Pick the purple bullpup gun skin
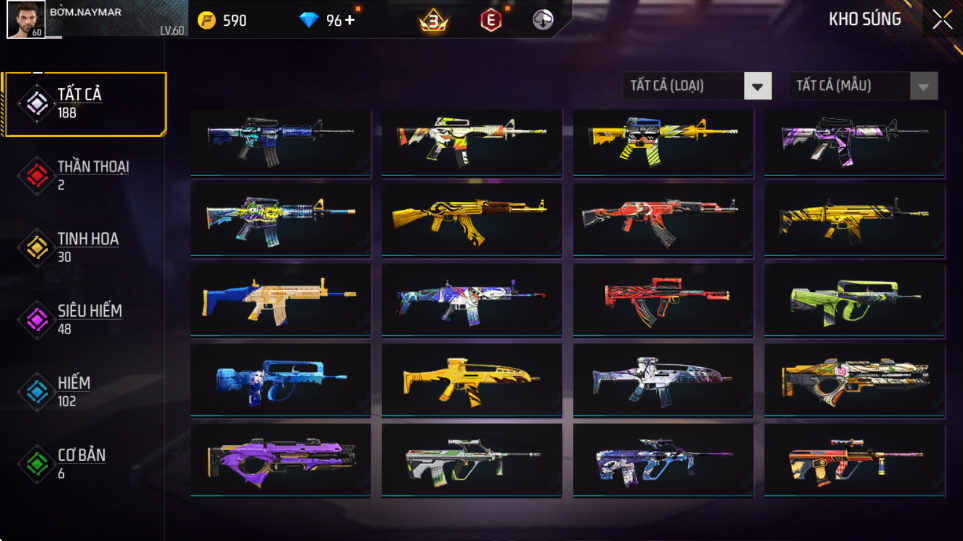Viewport: 963px width, 541px height. click(279, 459)
